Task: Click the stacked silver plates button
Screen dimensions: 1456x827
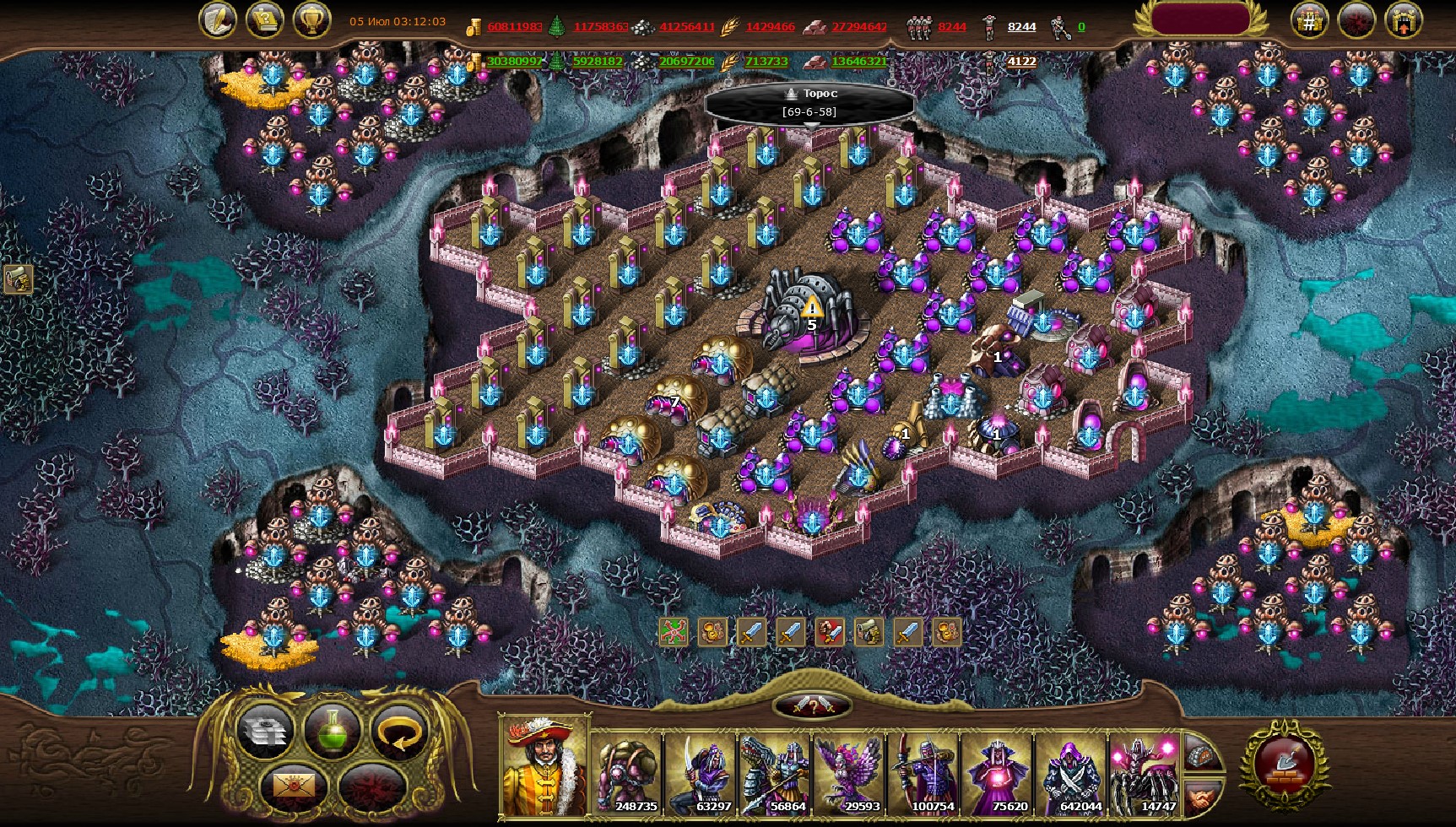Action: point(265,732)
